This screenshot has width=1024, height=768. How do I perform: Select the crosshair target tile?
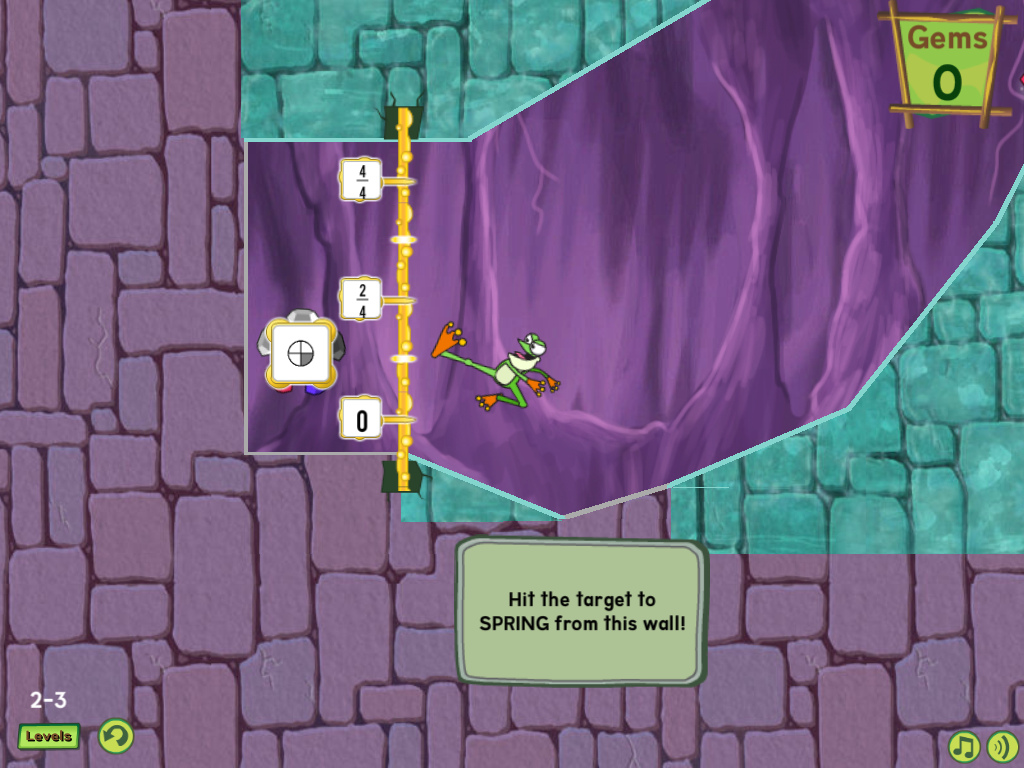[x=300, y=353]
